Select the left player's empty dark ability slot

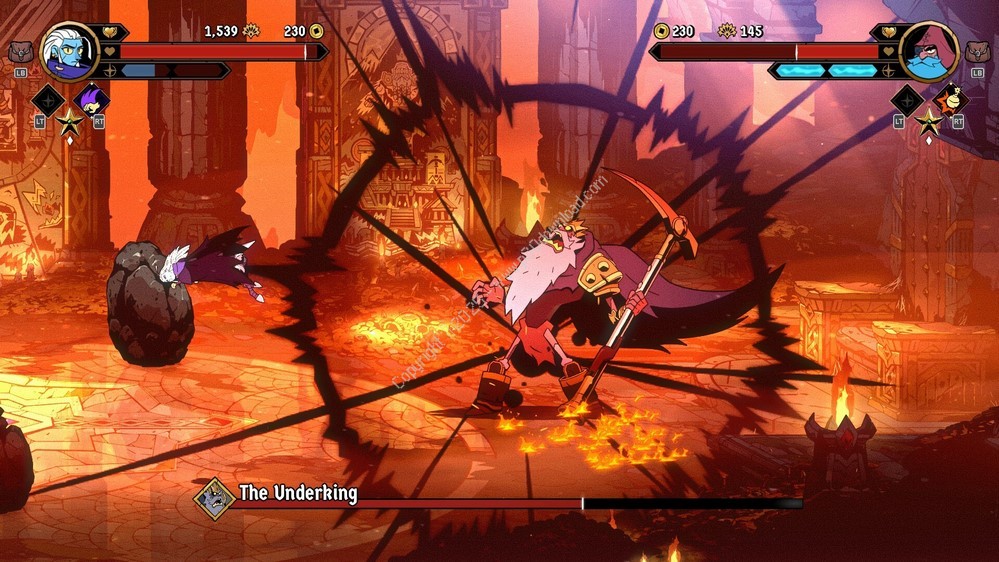point(48,100)
